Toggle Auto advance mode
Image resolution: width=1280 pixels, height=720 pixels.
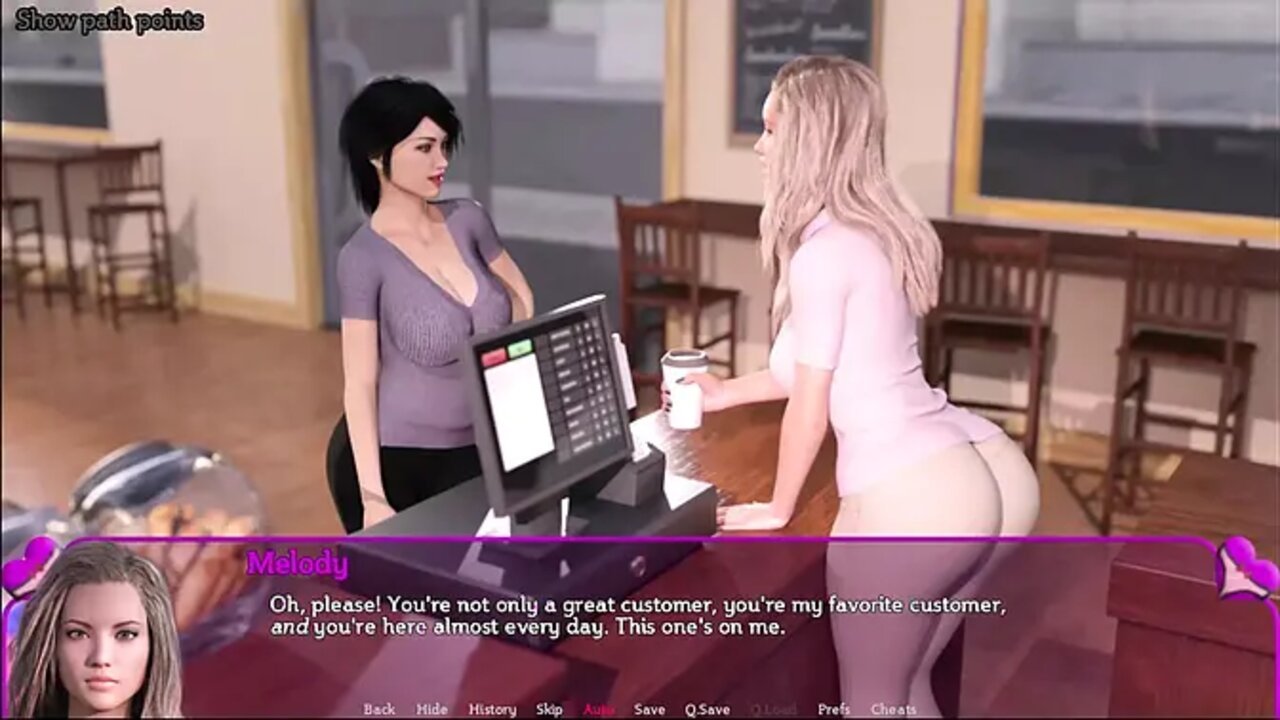(599, 709)
